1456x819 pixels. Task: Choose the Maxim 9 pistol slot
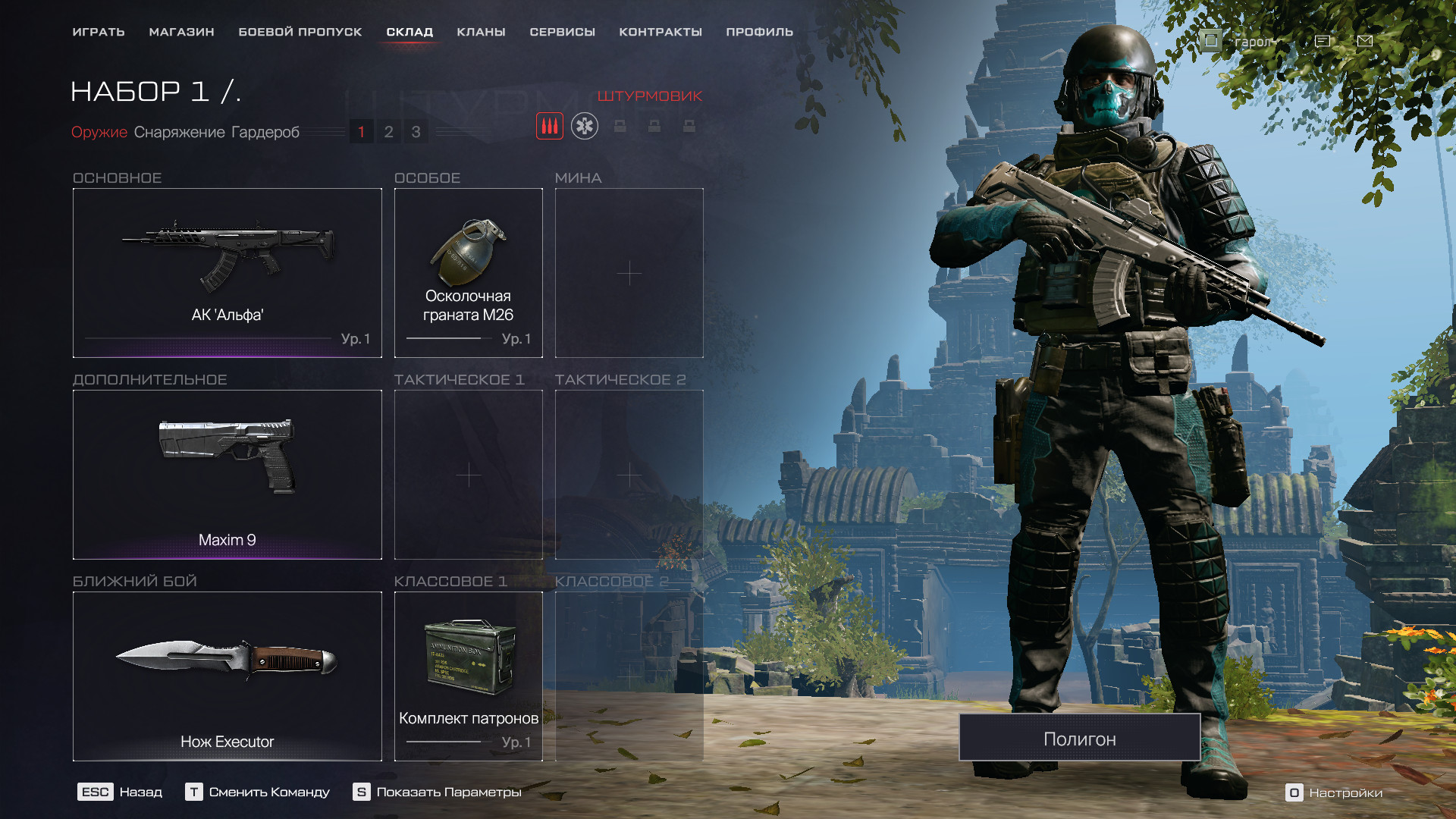pos(227,474)
